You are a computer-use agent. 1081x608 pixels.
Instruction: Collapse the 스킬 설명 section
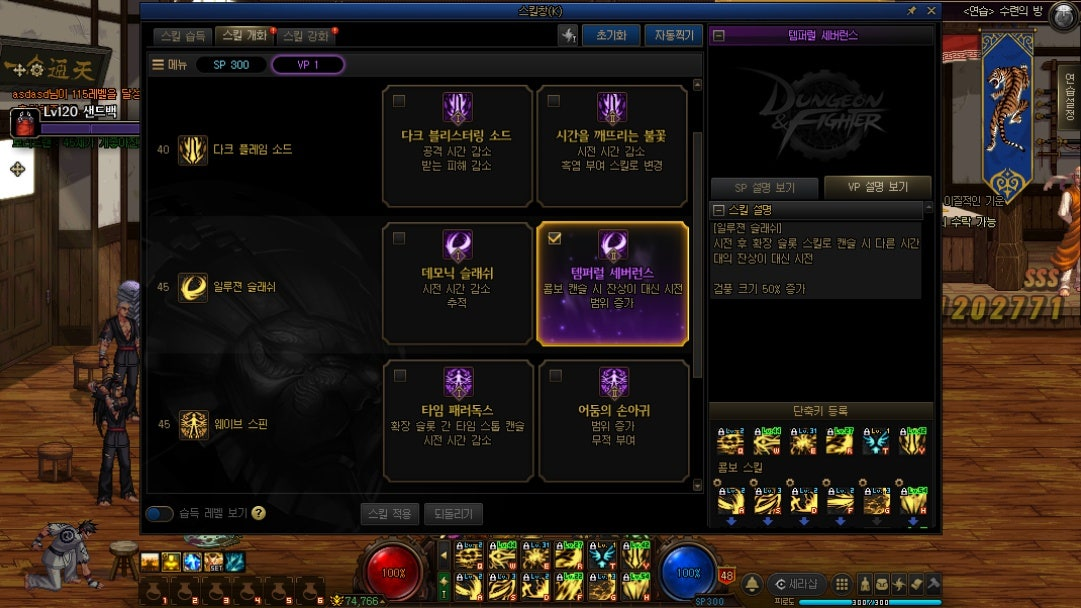(x=718, y=210)
